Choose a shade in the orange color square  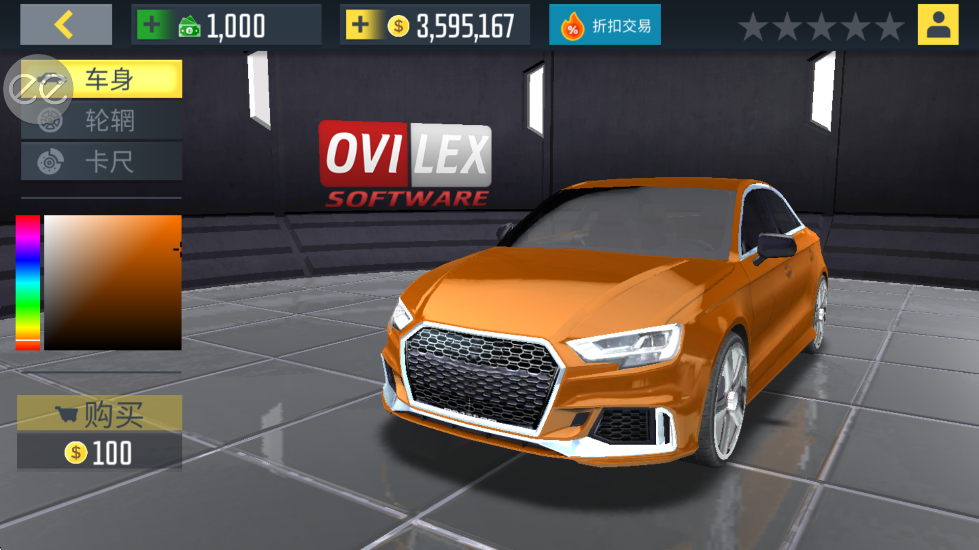coord(112,281)
